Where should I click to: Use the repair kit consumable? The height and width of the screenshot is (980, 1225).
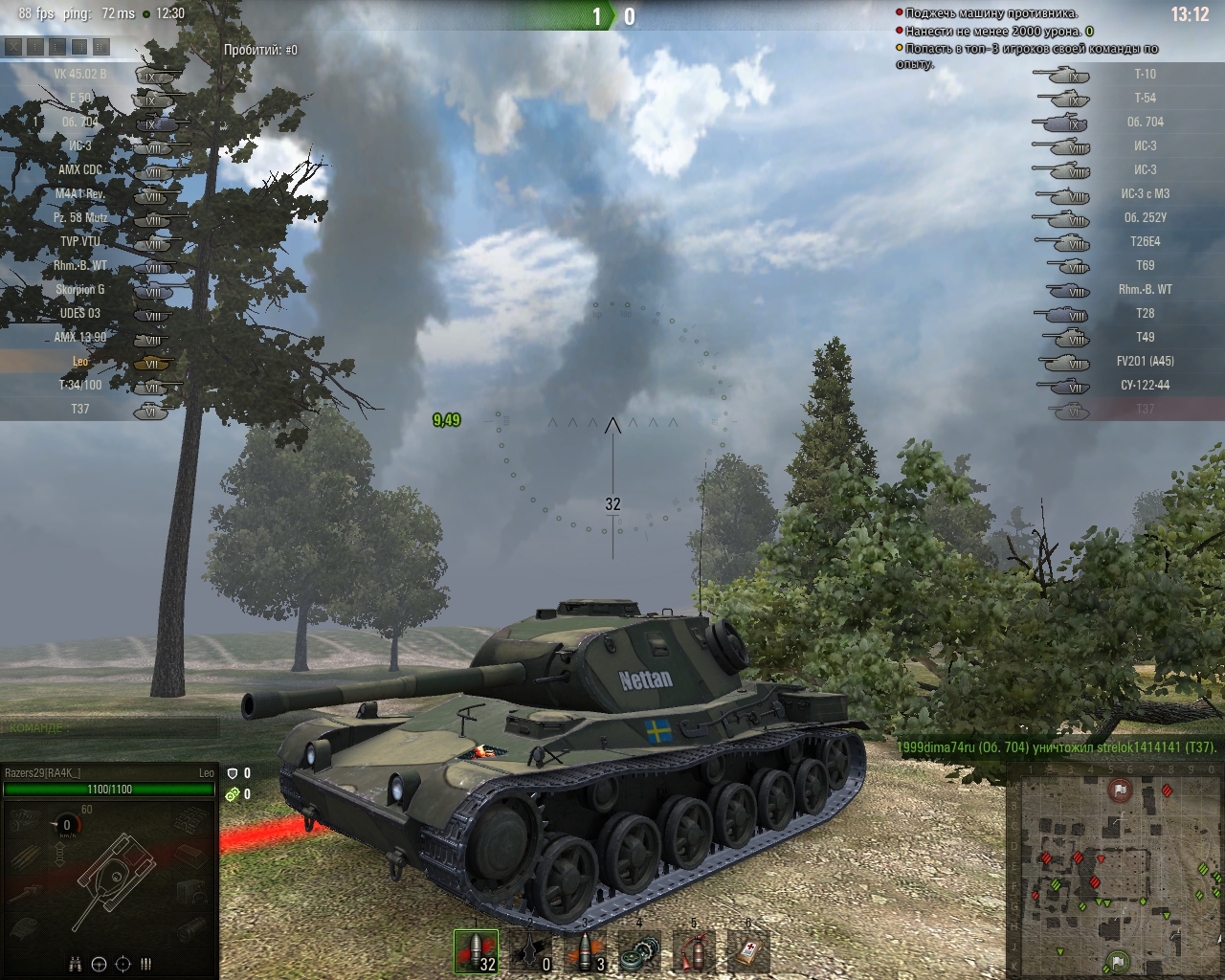[639, 952]
